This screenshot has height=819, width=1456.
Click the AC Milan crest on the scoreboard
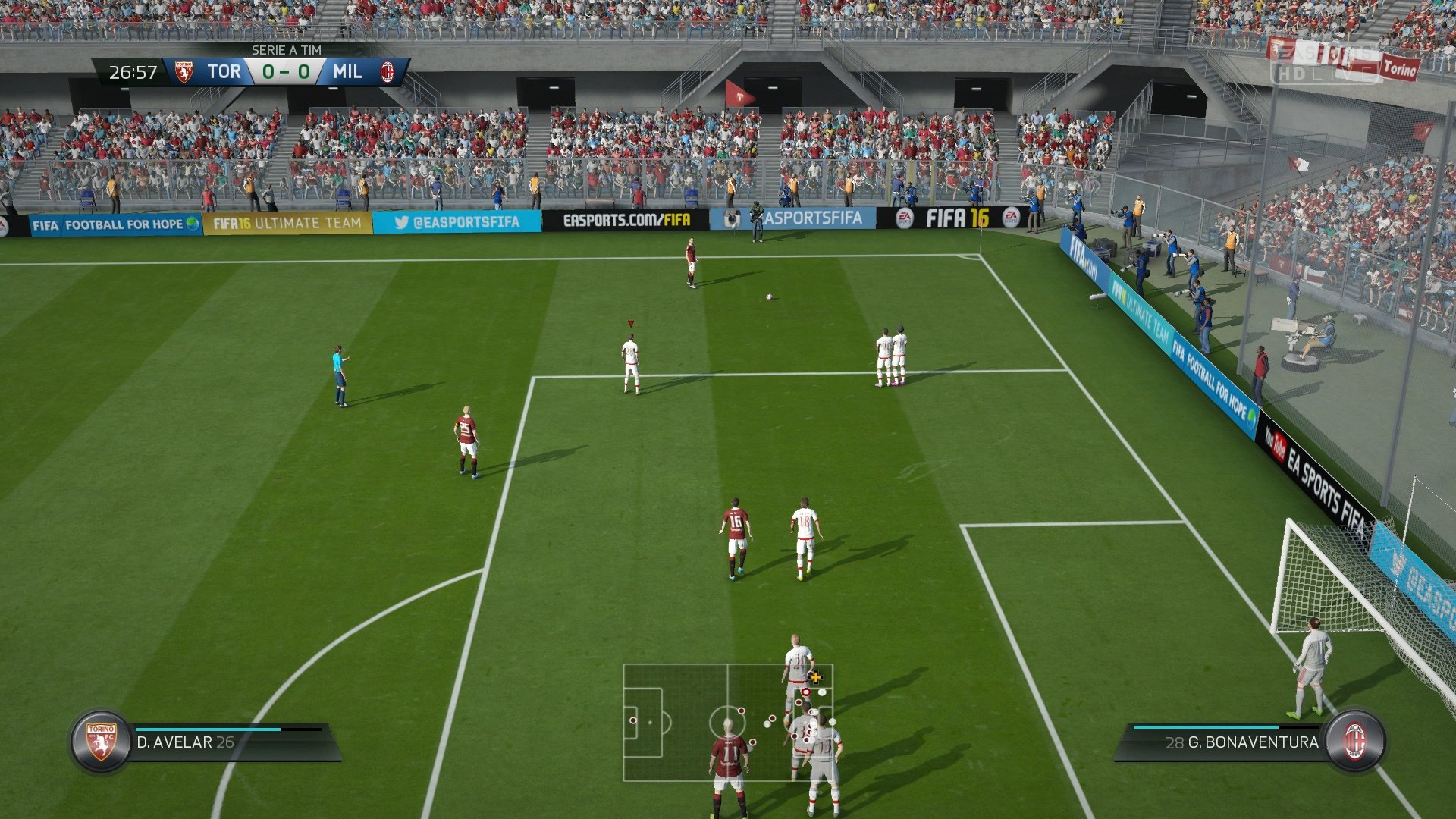click(390, 71)
